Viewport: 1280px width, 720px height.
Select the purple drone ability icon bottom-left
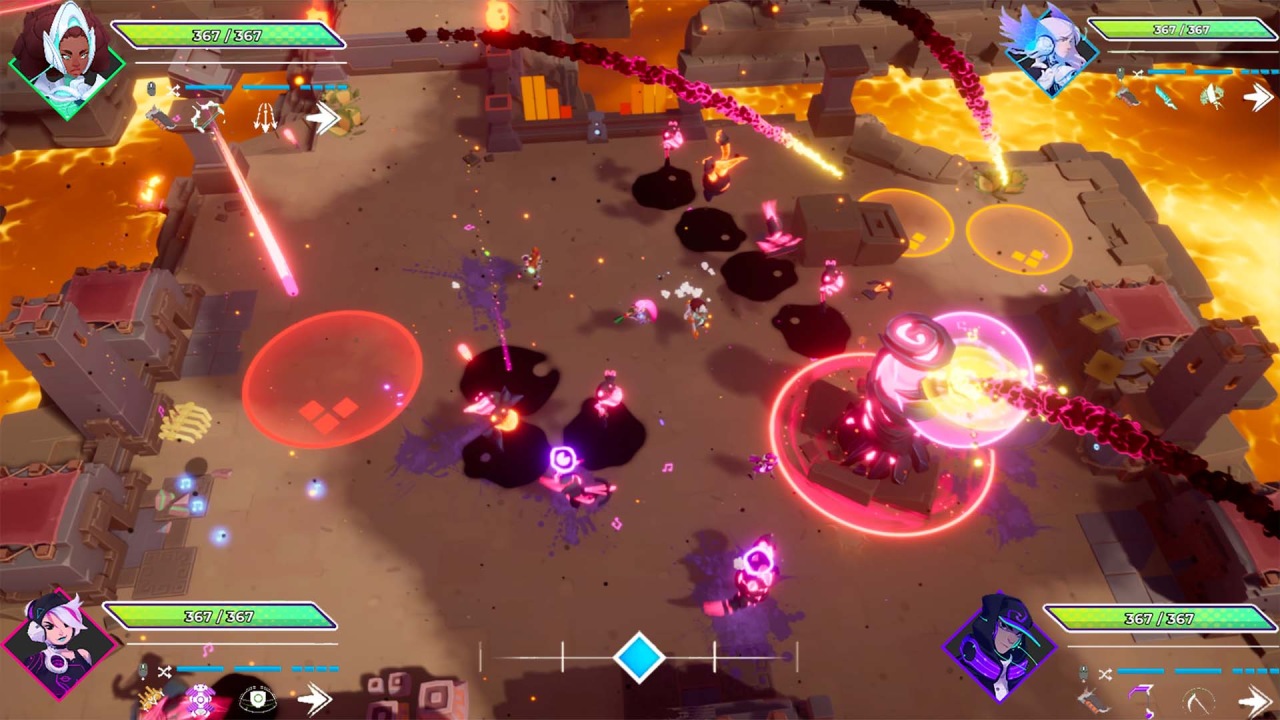(x=199, y=699)
